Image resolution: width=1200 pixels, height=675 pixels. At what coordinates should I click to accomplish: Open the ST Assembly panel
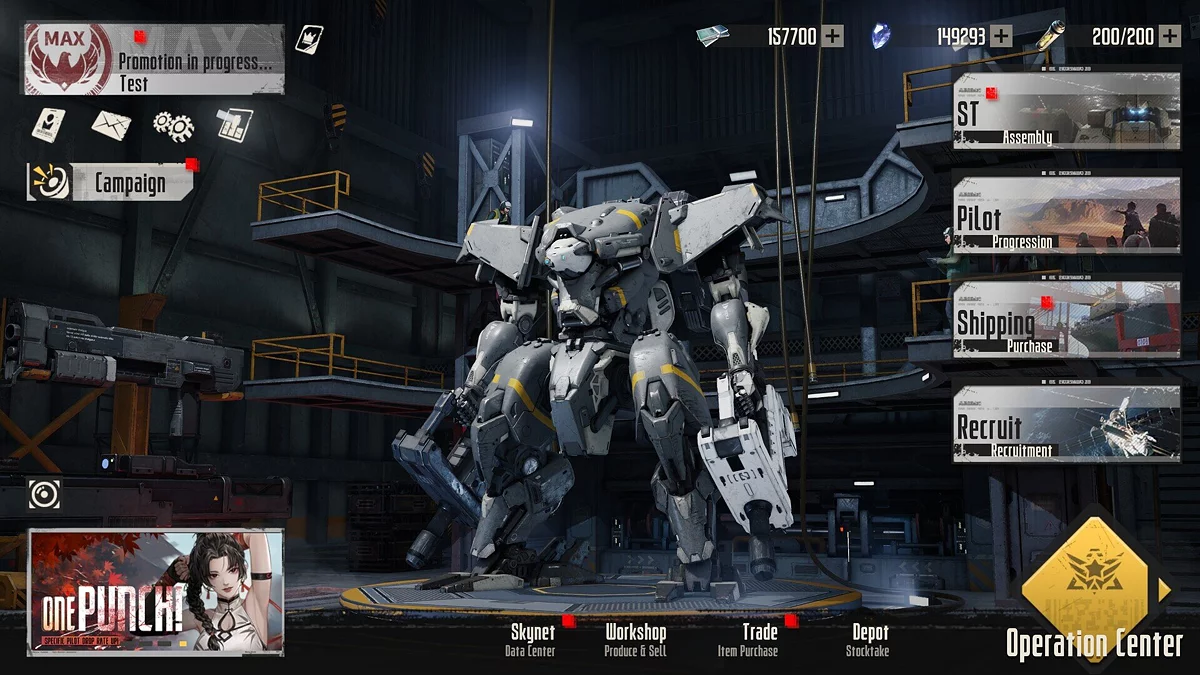(1066, 111)
